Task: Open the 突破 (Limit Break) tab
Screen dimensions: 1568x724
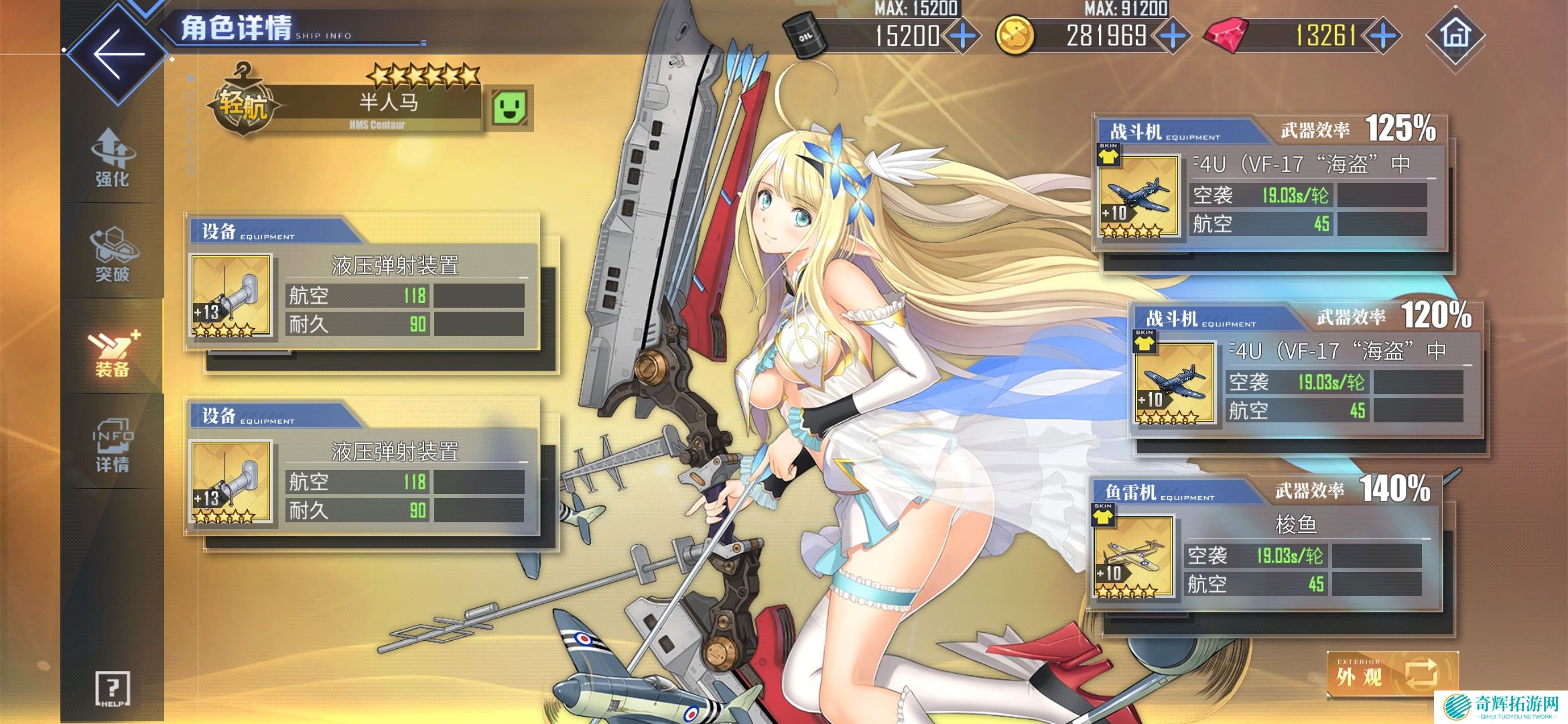Action: click(112, 254)
